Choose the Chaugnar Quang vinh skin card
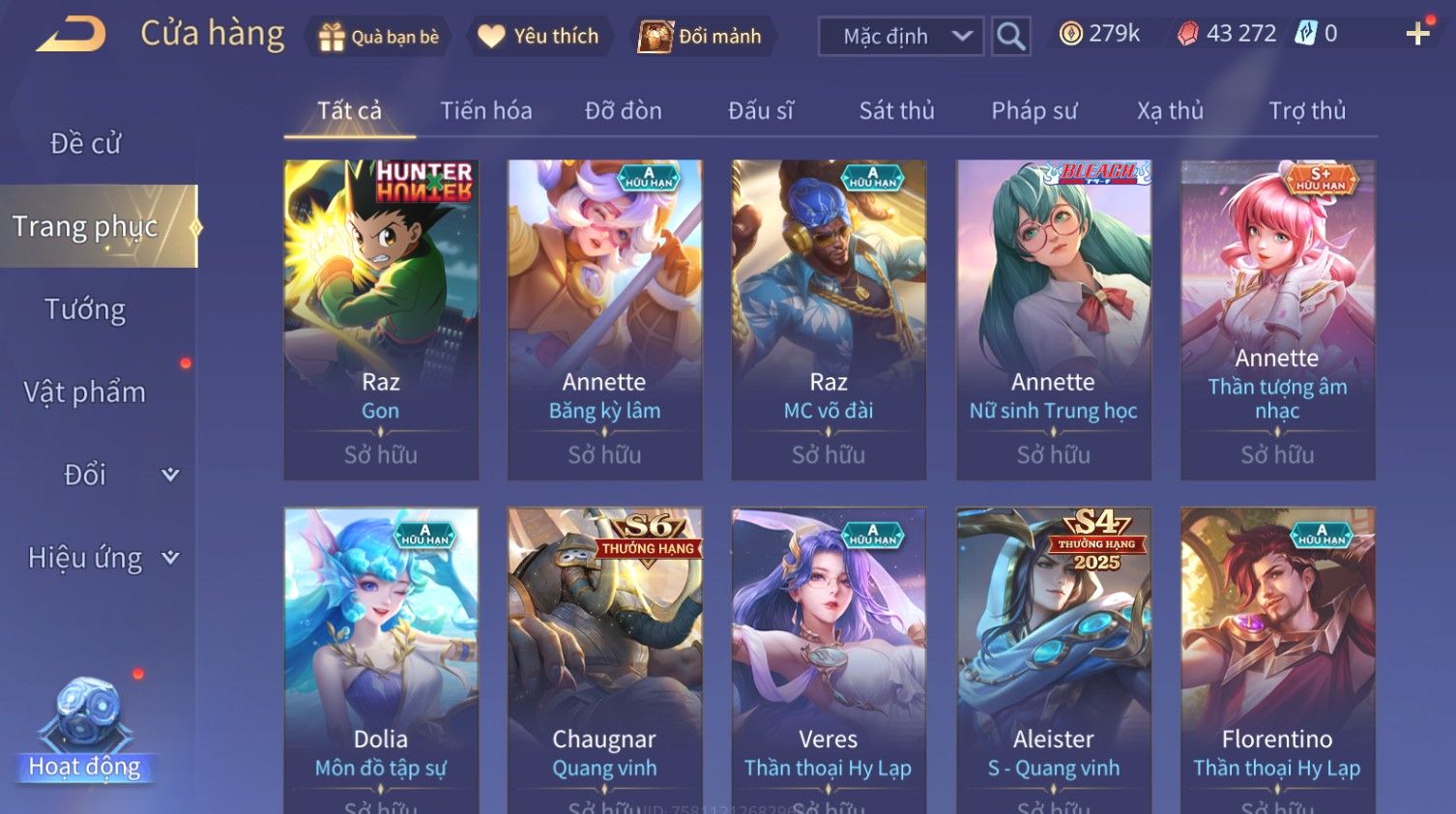Screen dimensions: 1456x814 (605, 657)
